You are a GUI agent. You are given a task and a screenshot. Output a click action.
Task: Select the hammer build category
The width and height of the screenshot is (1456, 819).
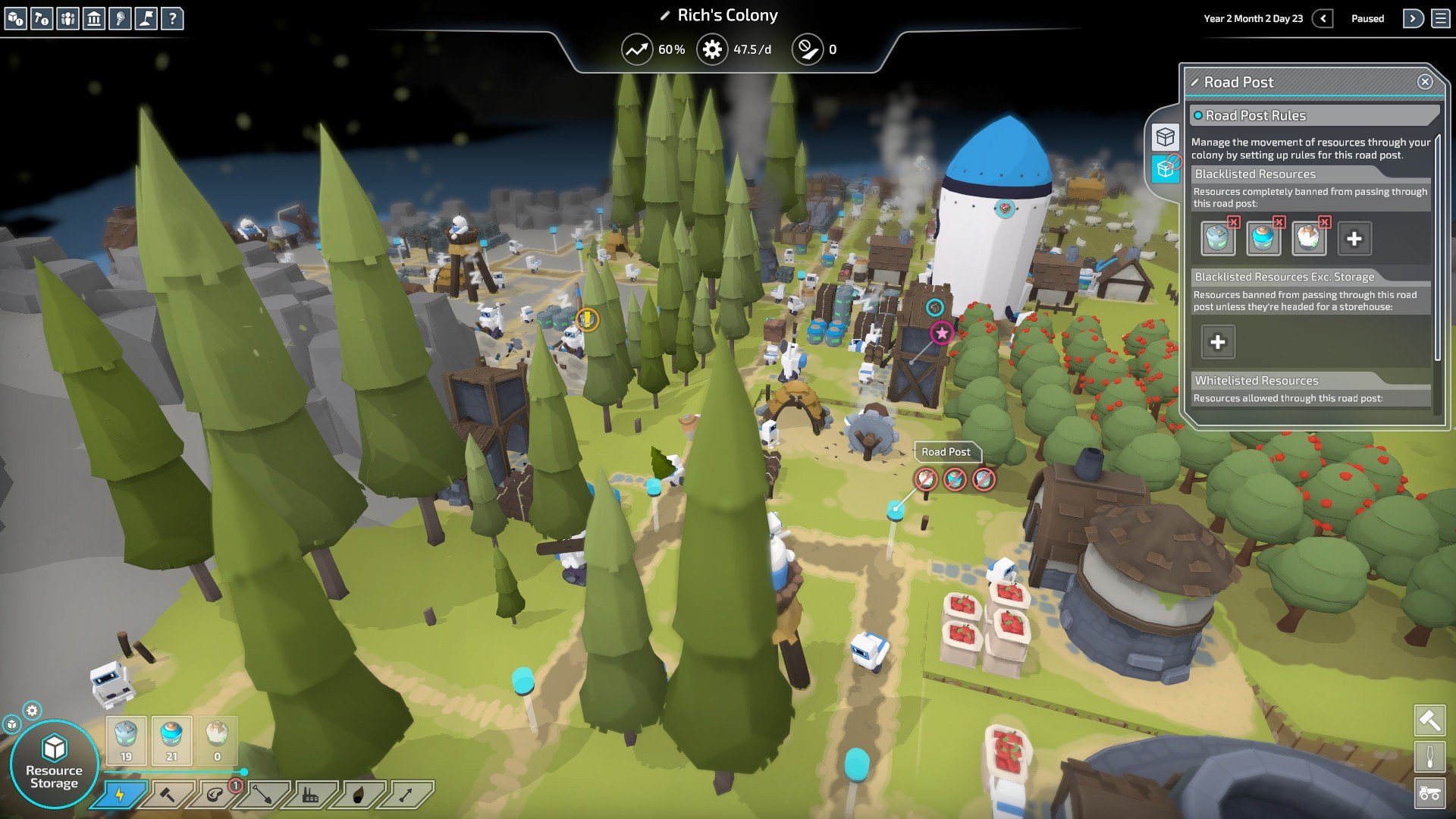click(167, 795)
